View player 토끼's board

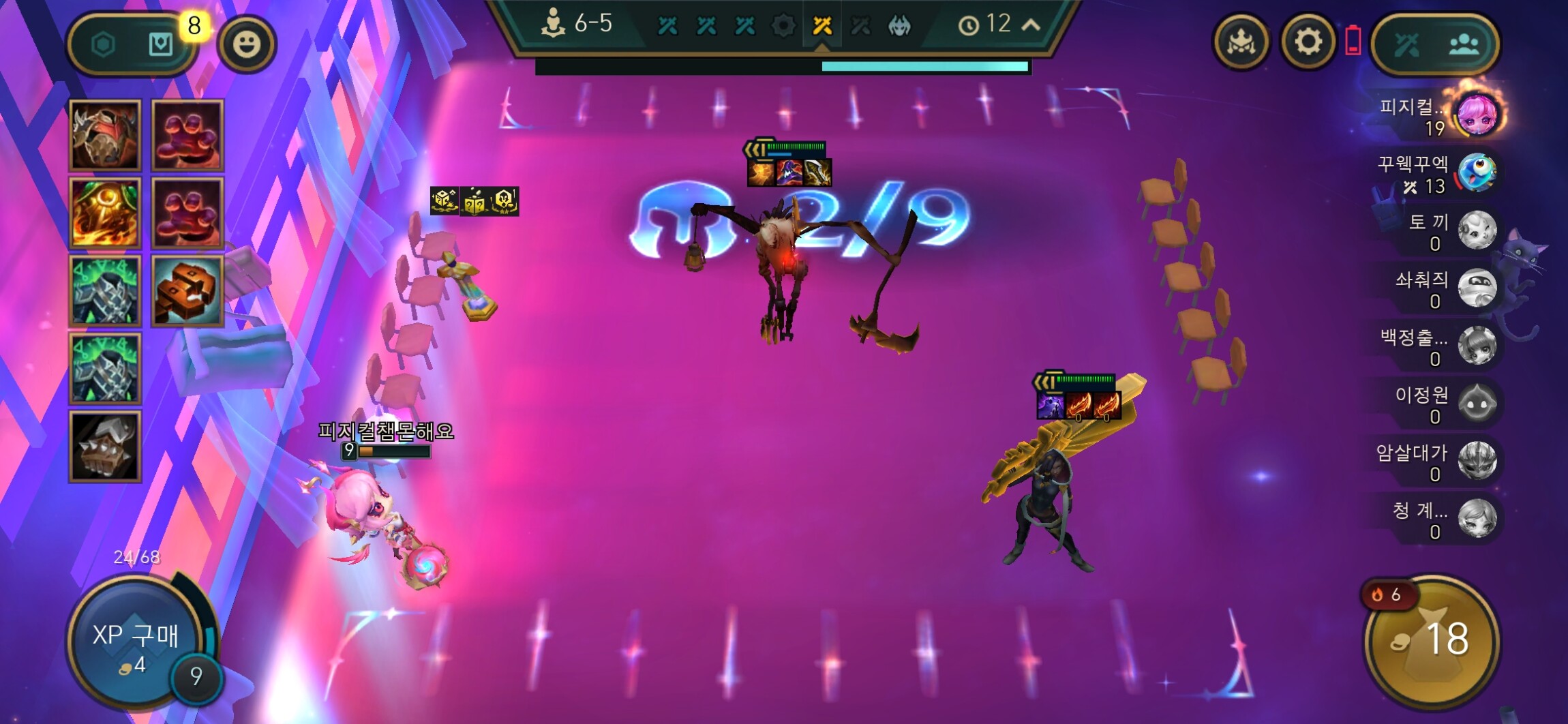(x=1476, y=230)
